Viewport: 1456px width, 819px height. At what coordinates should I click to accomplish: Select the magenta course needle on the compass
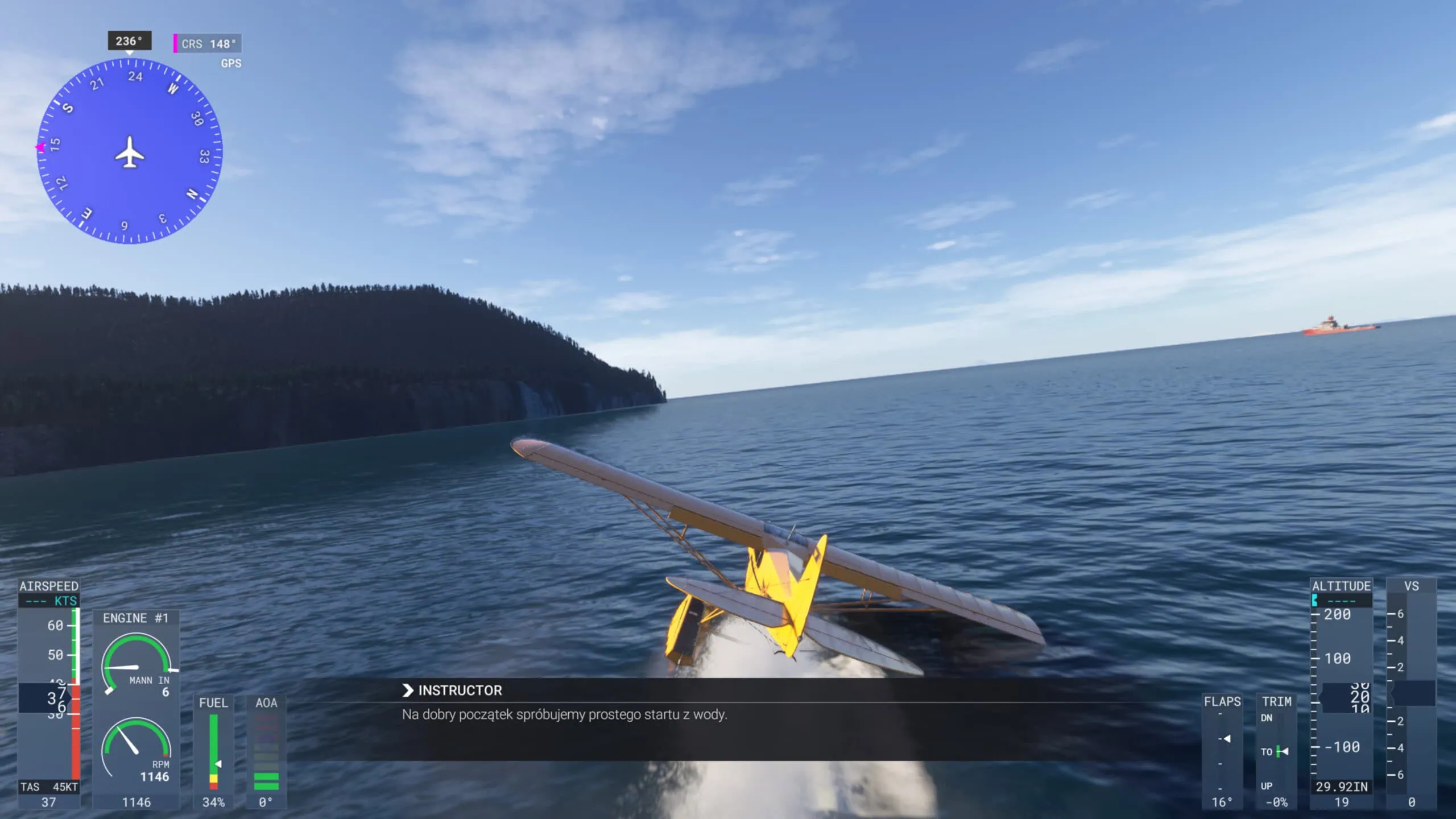click(41, 146)
